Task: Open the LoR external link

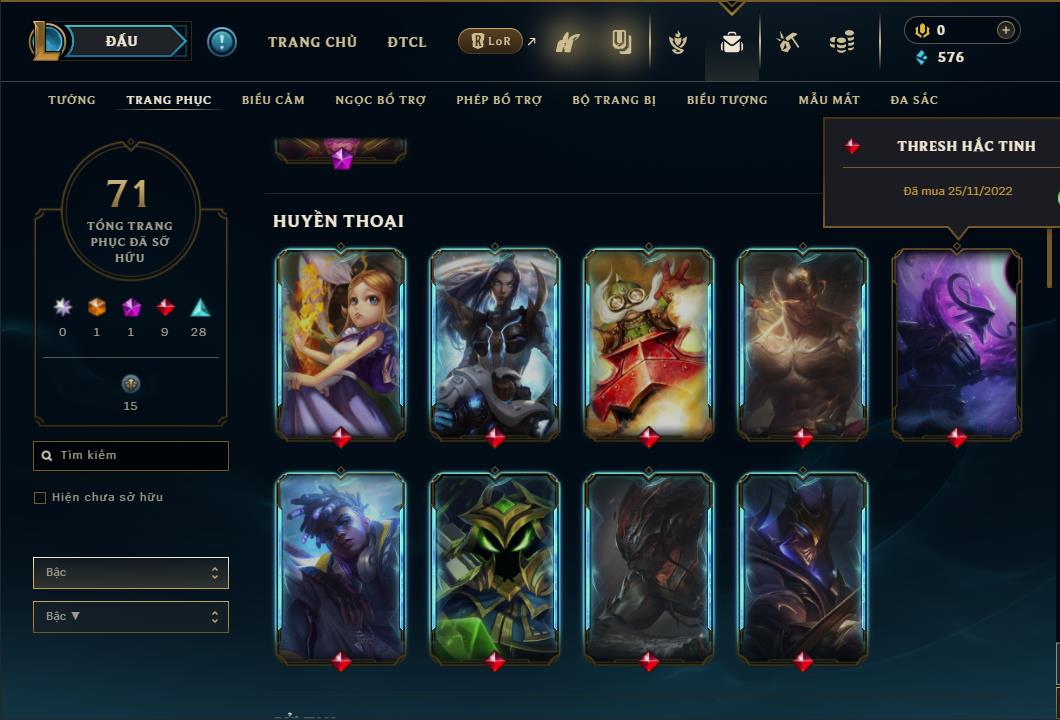Action: click(x=497, y=41)
